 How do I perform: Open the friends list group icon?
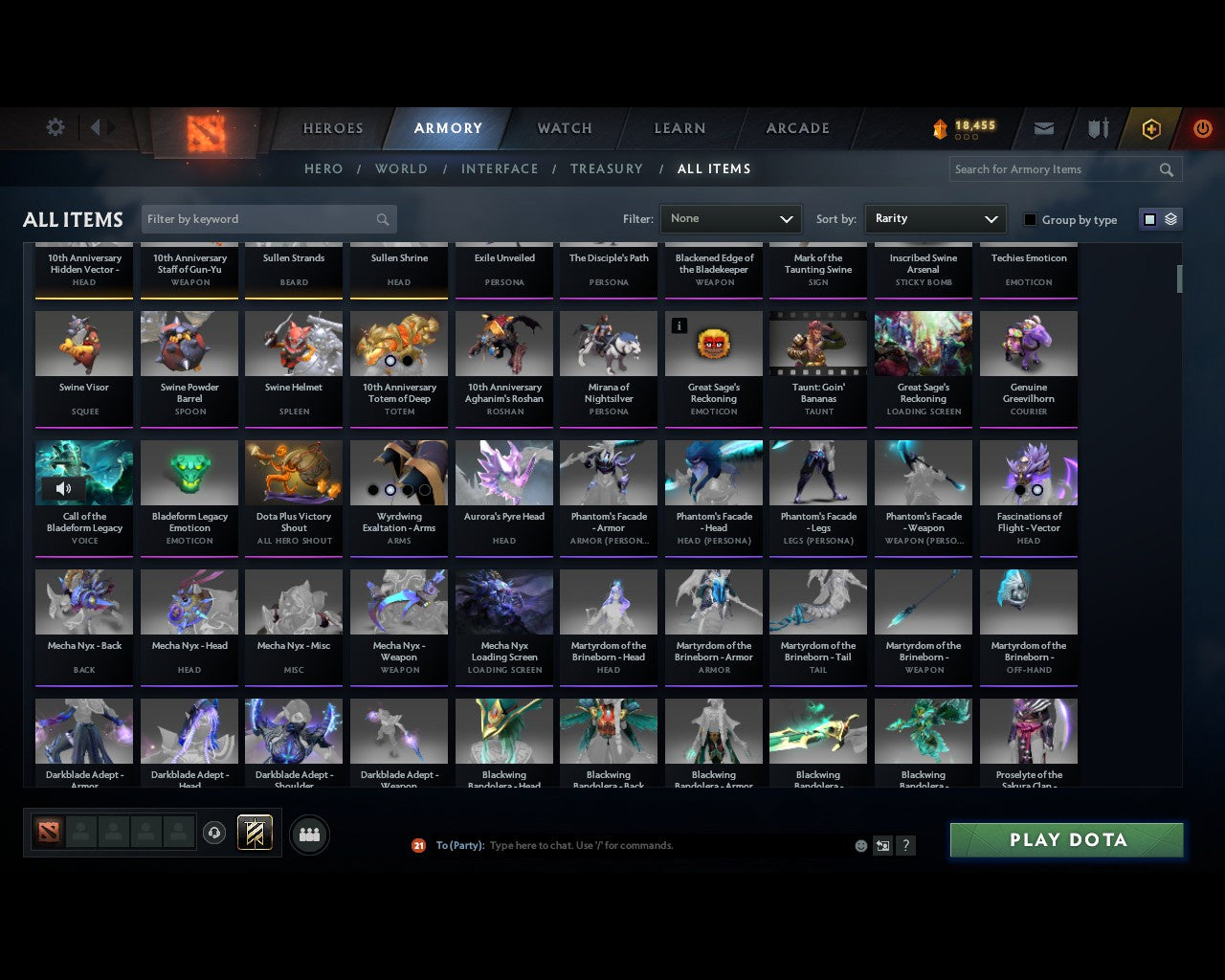(308, 835)
